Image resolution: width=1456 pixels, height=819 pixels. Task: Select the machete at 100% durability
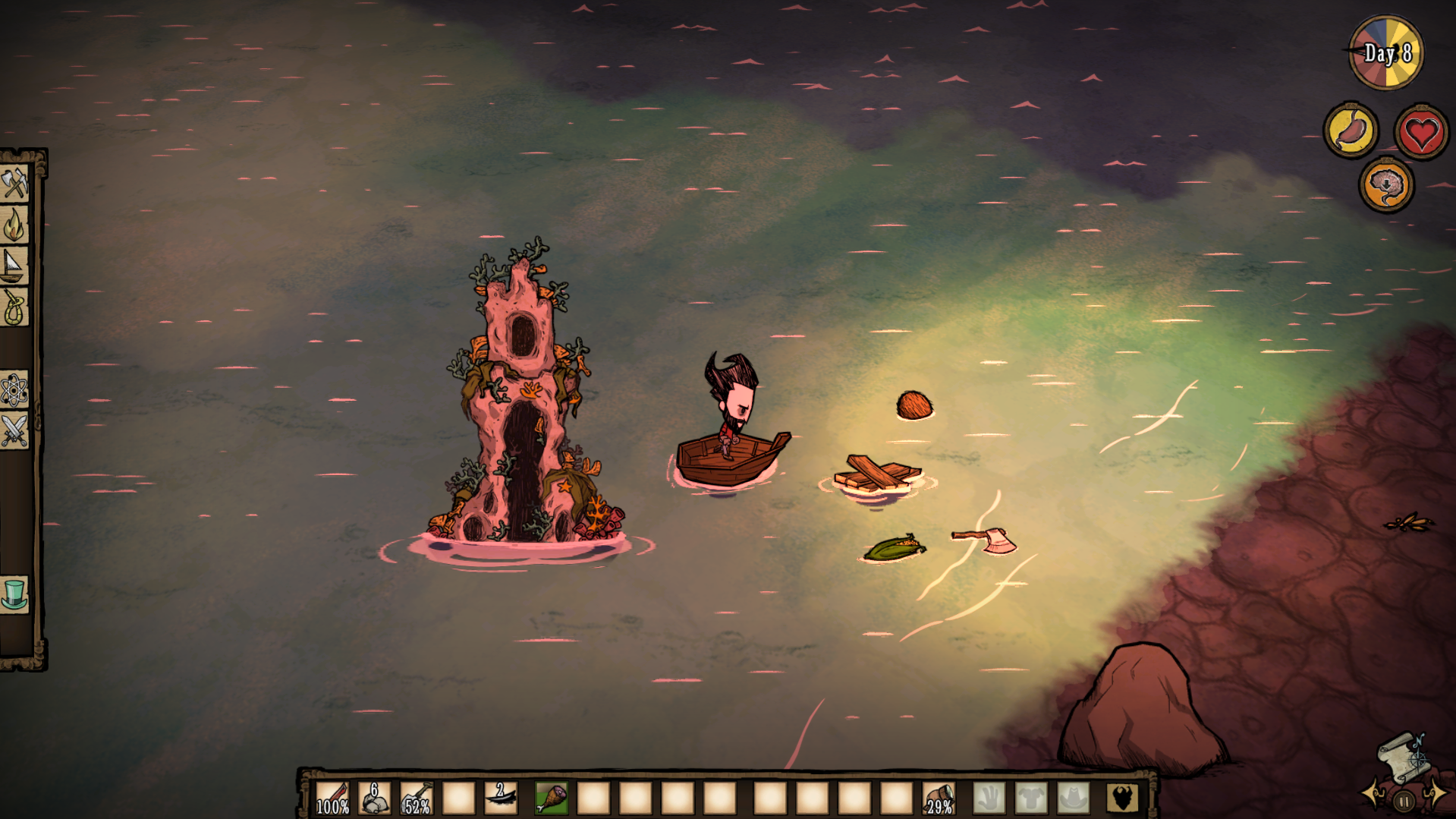(x=332, y=798)
